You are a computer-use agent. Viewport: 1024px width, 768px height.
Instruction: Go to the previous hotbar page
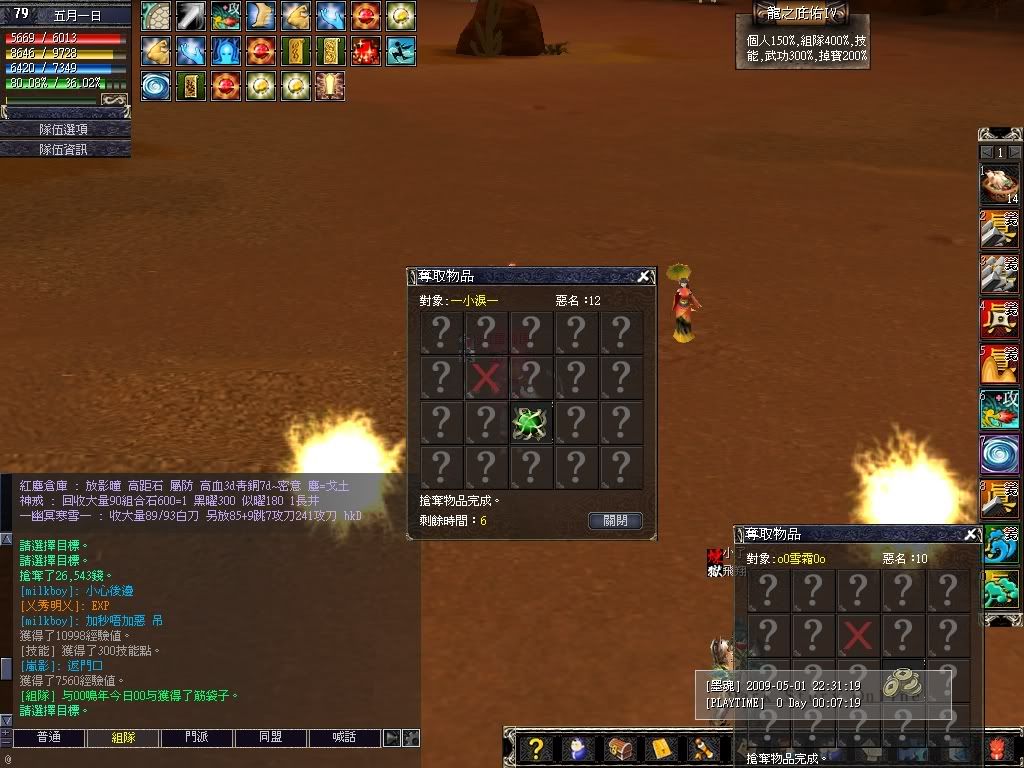pos(986,153)
